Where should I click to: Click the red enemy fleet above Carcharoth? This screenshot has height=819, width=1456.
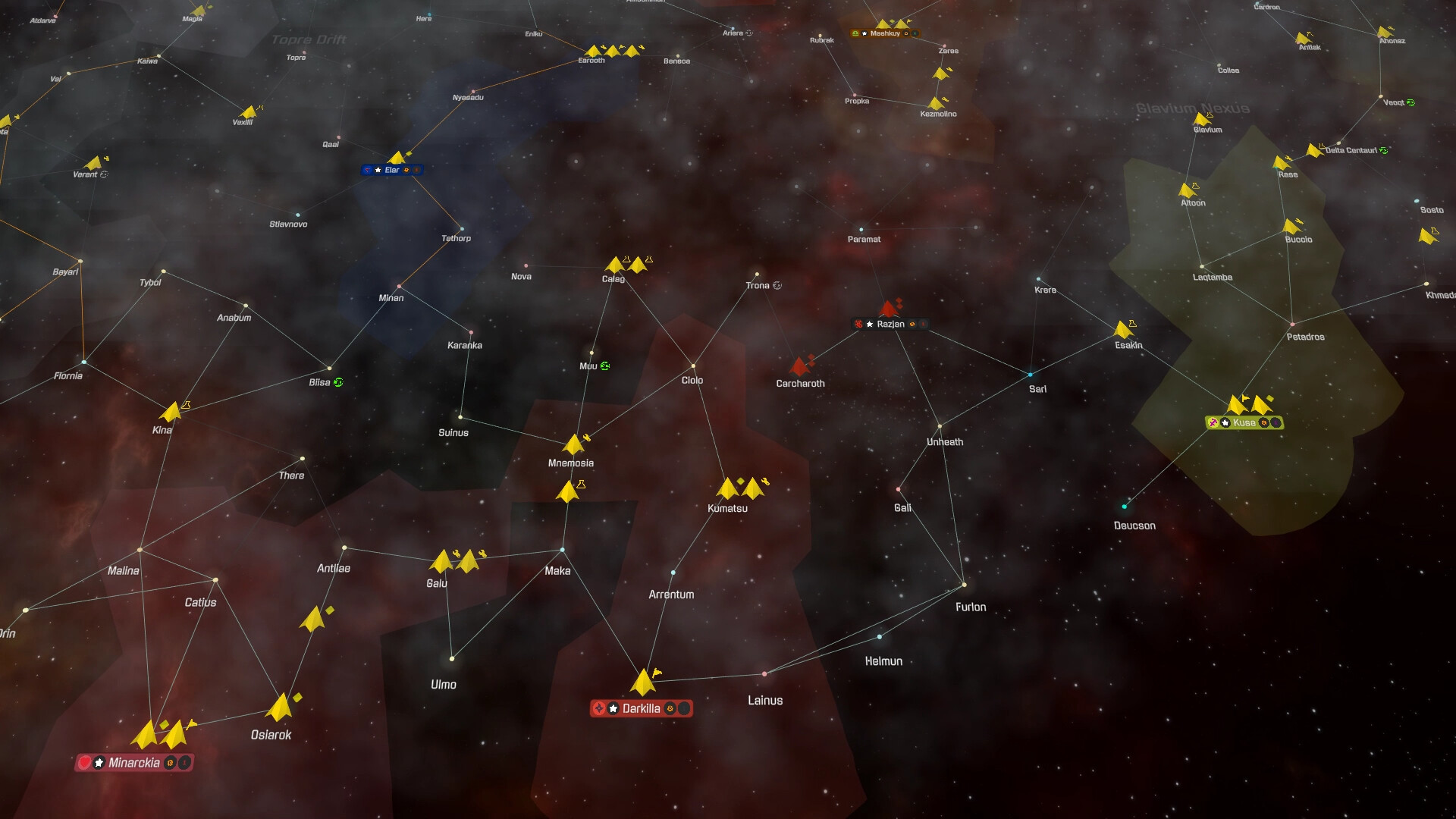[x=802, y=366]
